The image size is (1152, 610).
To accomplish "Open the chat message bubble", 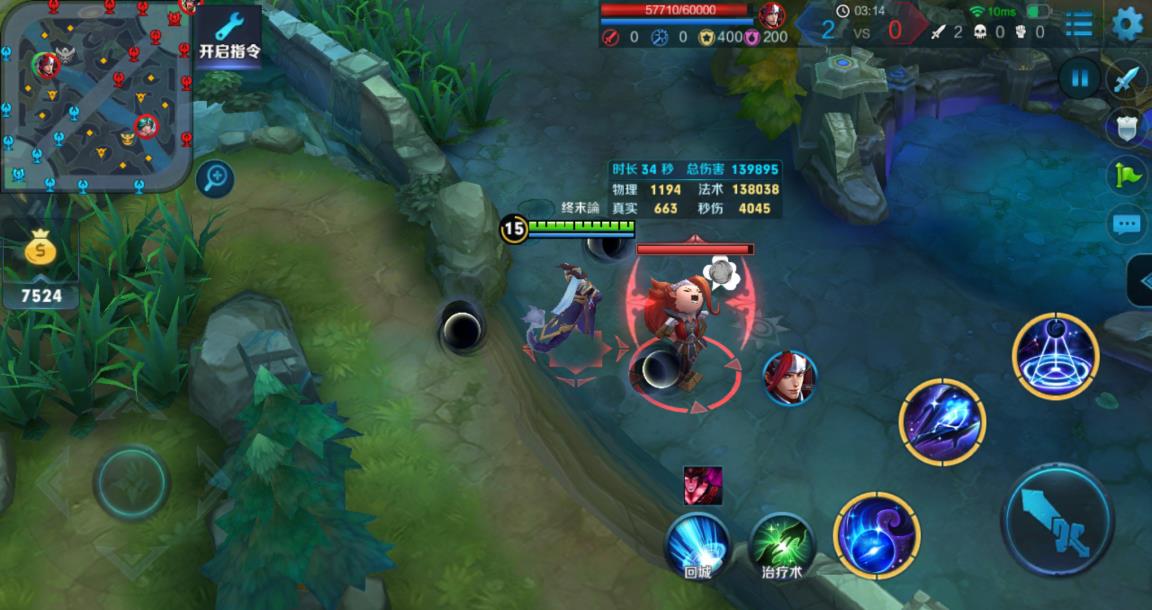I will 1127,224.
